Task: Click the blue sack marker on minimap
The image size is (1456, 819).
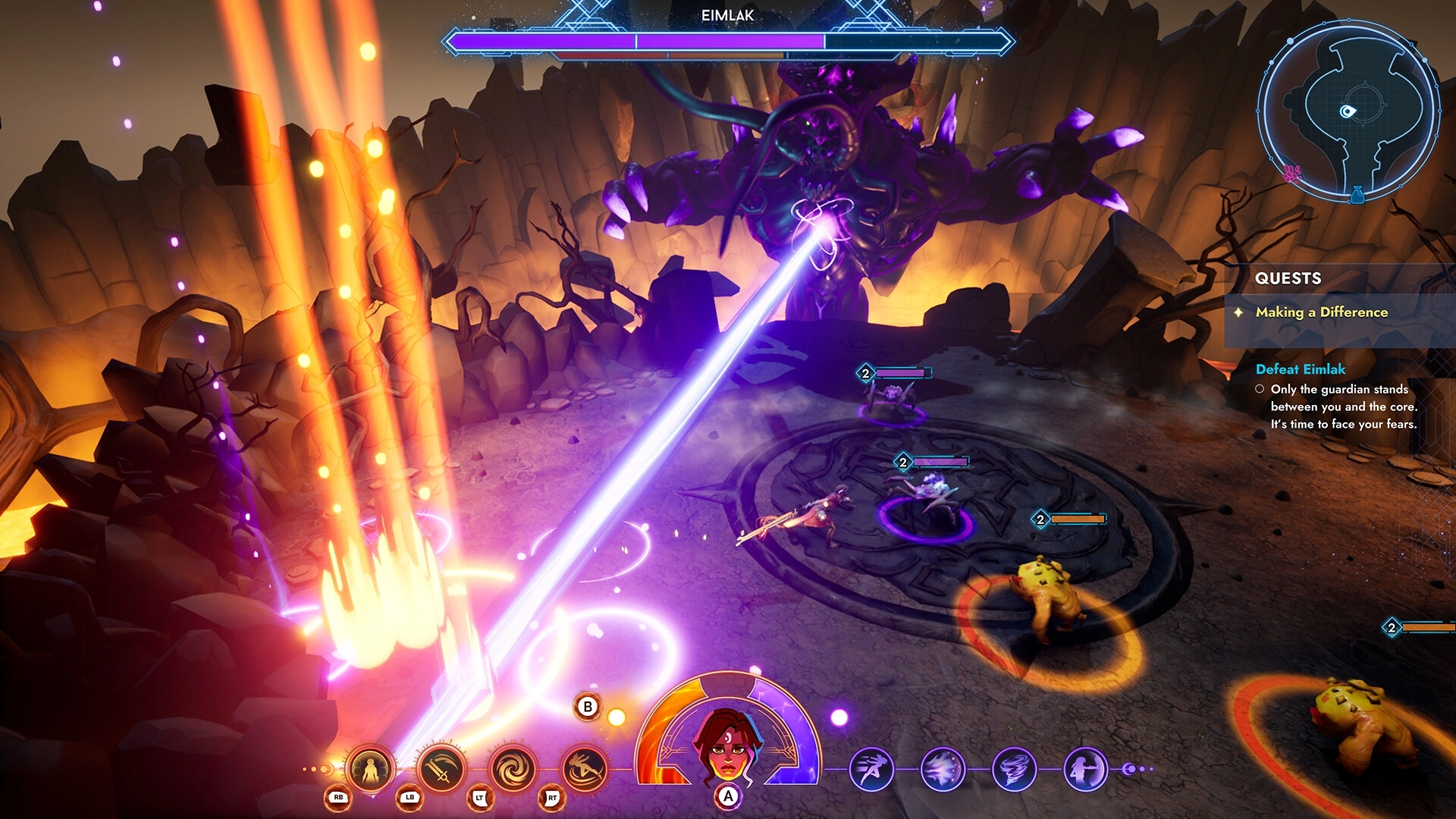Action: 1357,195
